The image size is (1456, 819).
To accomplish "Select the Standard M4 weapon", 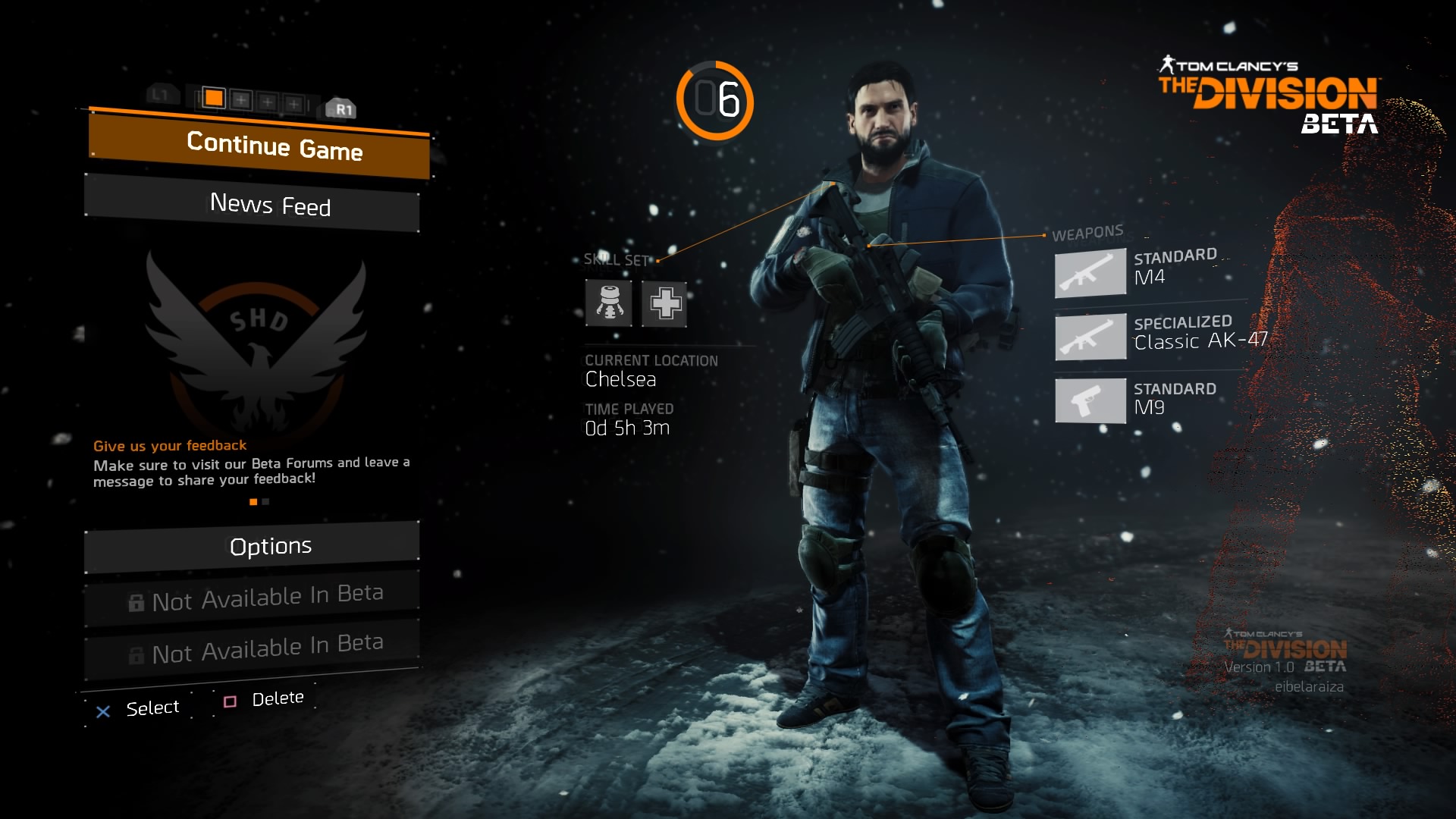I will (x=1090, y=273).
